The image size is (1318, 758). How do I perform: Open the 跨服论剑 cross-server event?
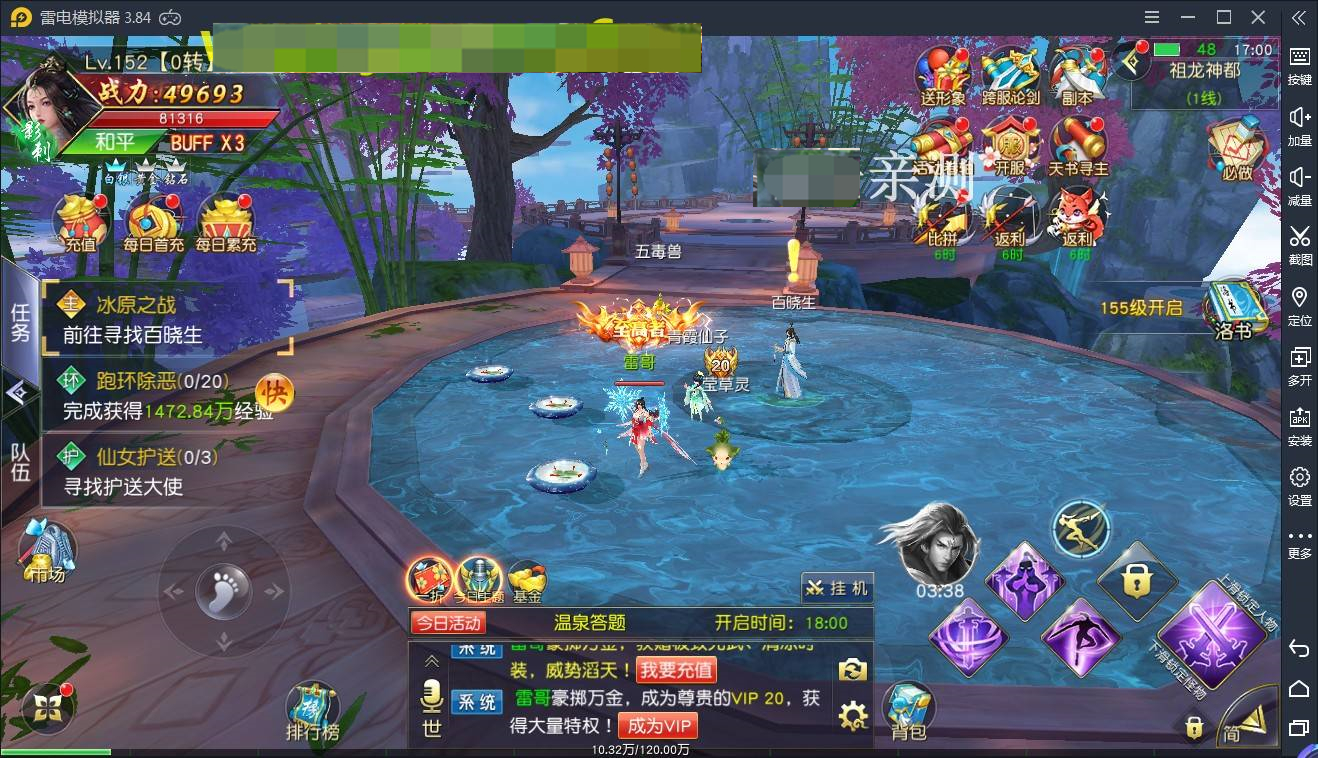pyautogui.click(x=1010, y=75)
